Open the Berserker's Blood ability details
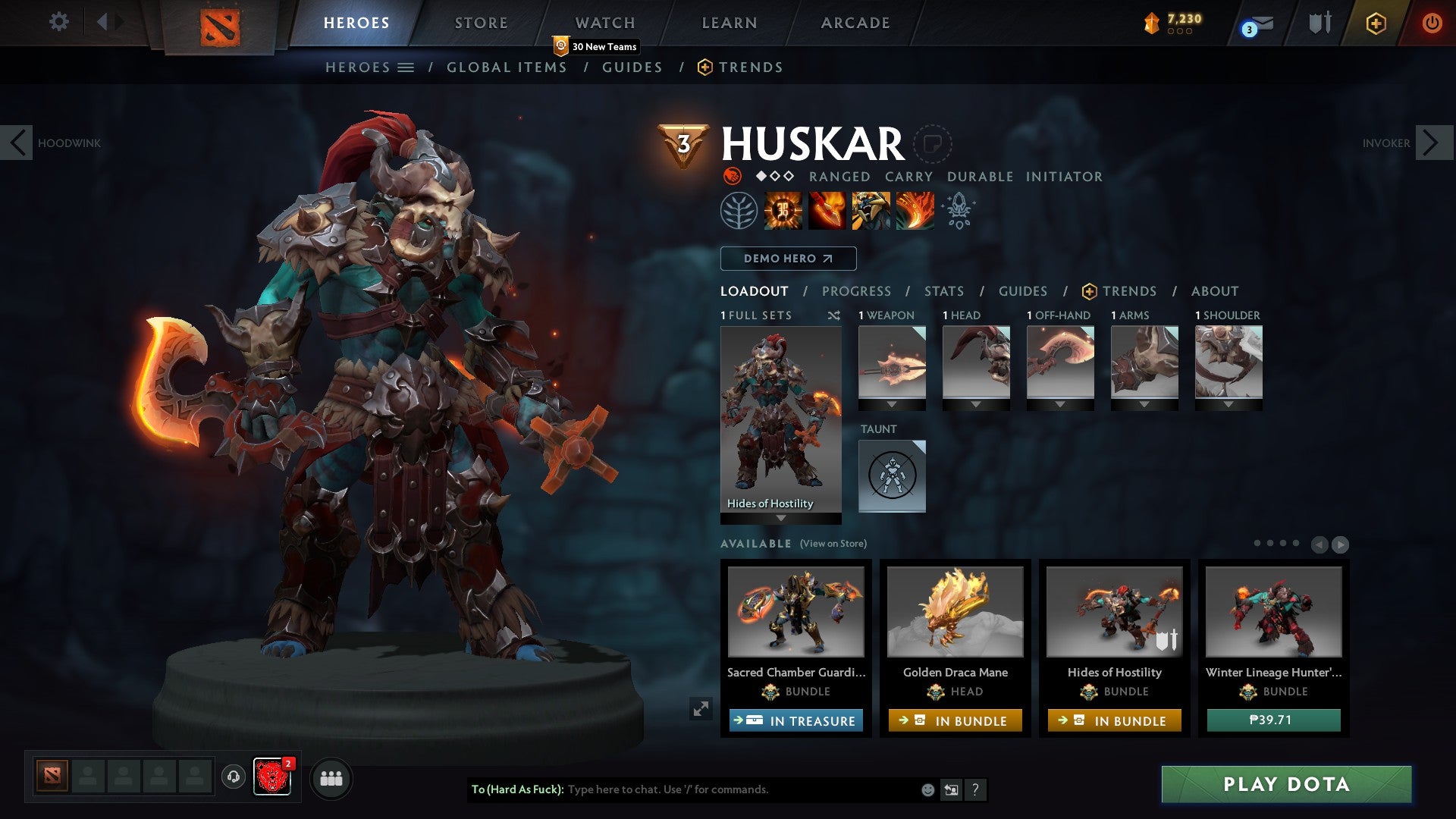Screen dimensions: 1456x819 point(869,211)
